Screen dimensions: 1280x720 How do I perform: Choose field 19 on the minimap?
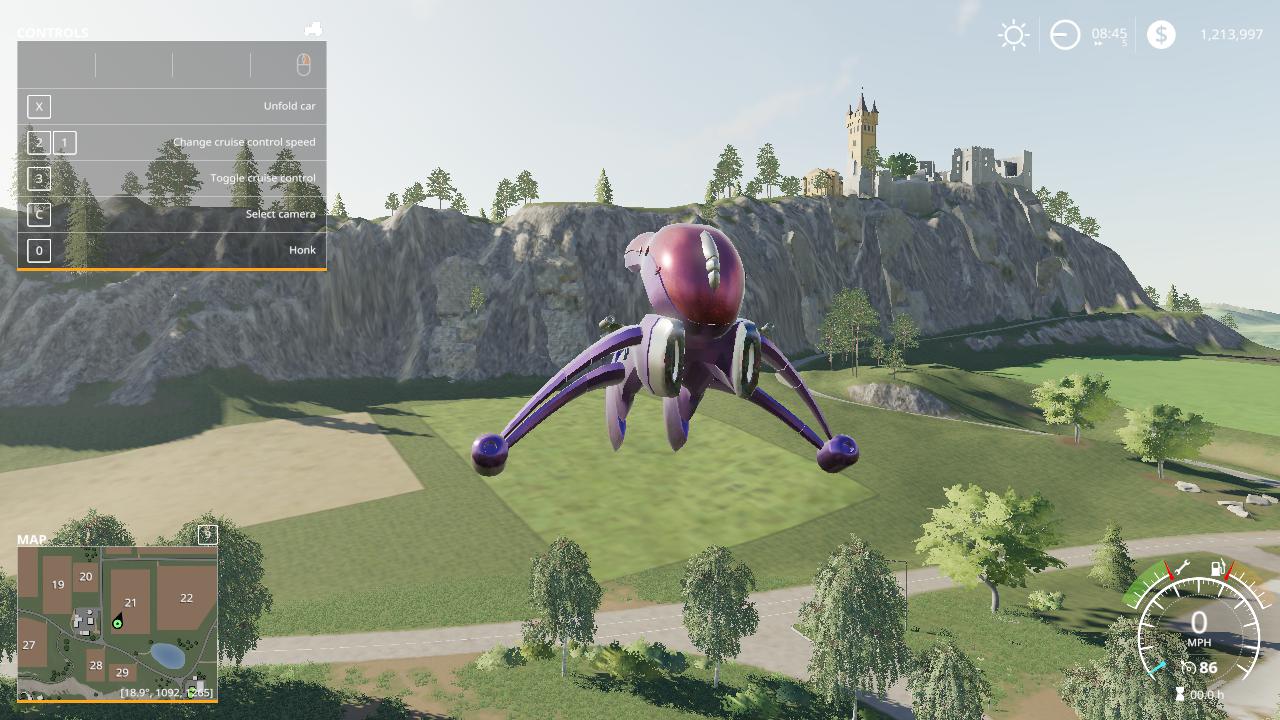(58, 585)
